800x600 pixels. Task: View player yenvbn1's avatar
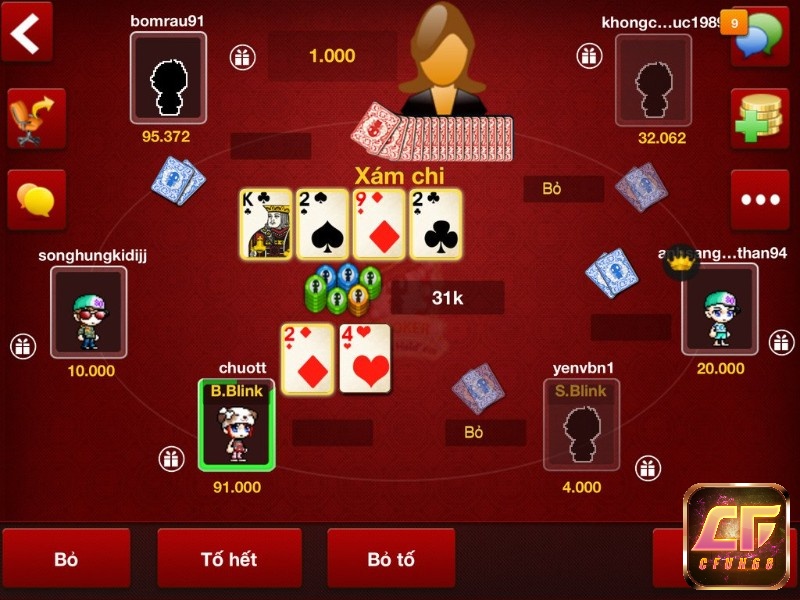coord(581,425)
